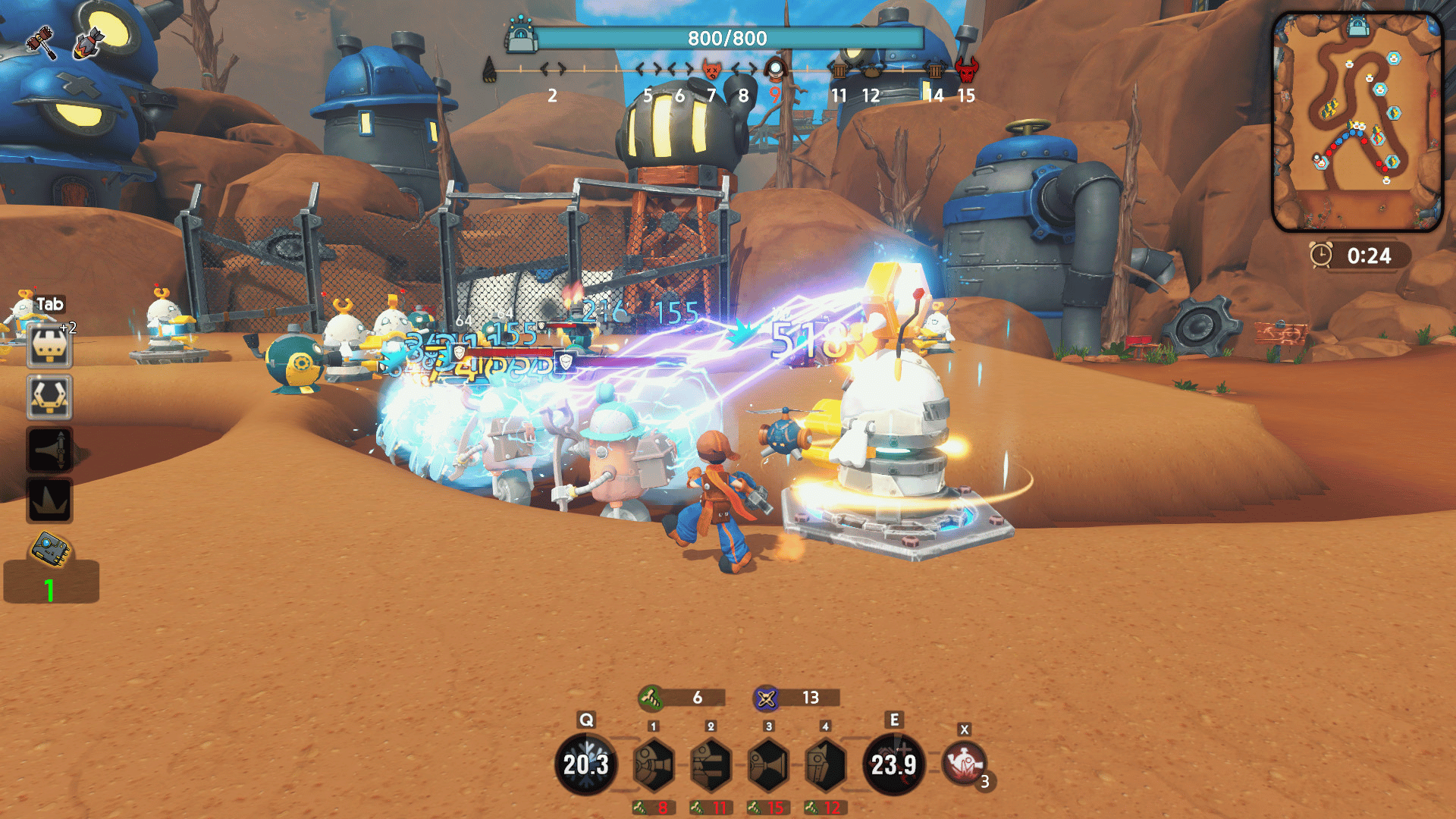Choose the darkened spiky crown upgrade slot
This screenshot has width=1456, height=819.
[49, 500]
